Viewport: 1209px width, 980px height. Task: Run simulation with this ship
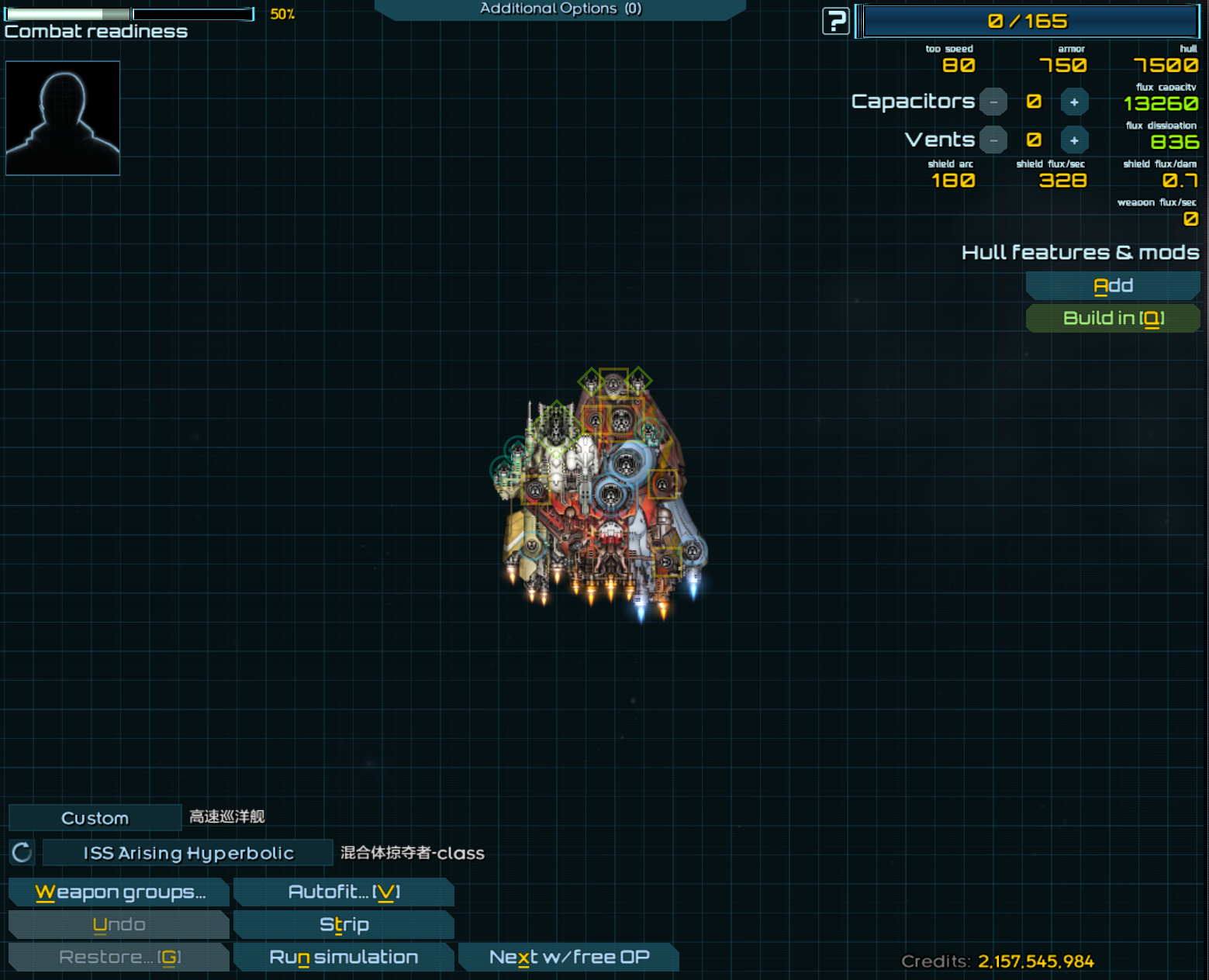(344, 958)
